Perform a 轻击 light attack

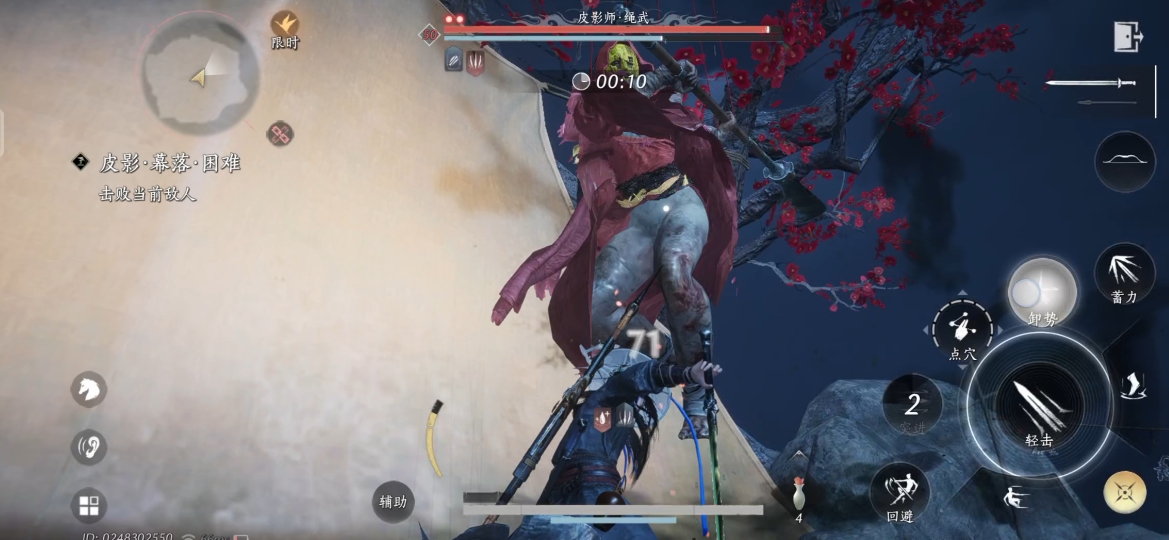(1039, 408)
